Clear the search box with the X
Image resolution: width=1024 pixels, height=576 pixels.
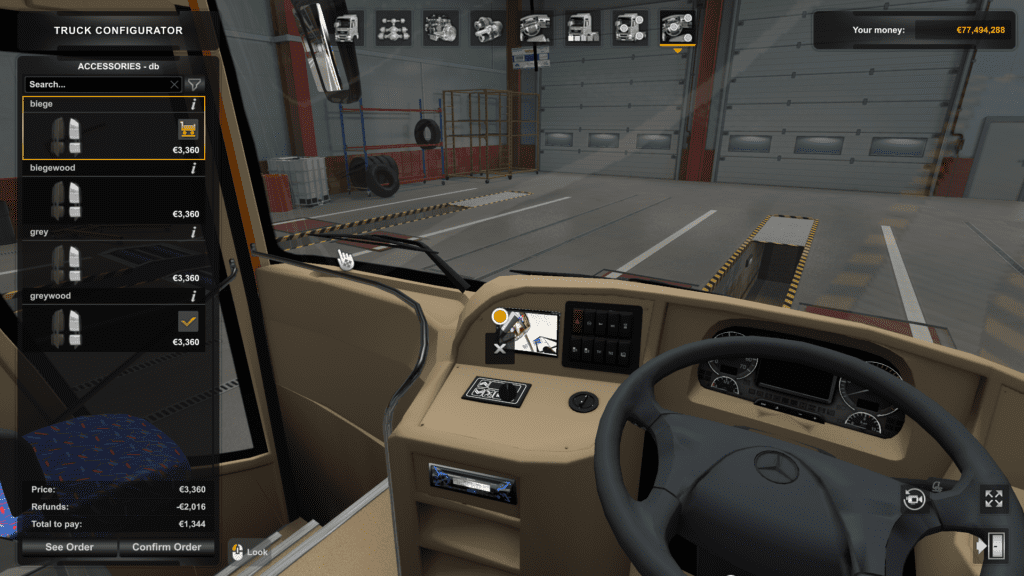pyautogui.click(x=175, y=85)
